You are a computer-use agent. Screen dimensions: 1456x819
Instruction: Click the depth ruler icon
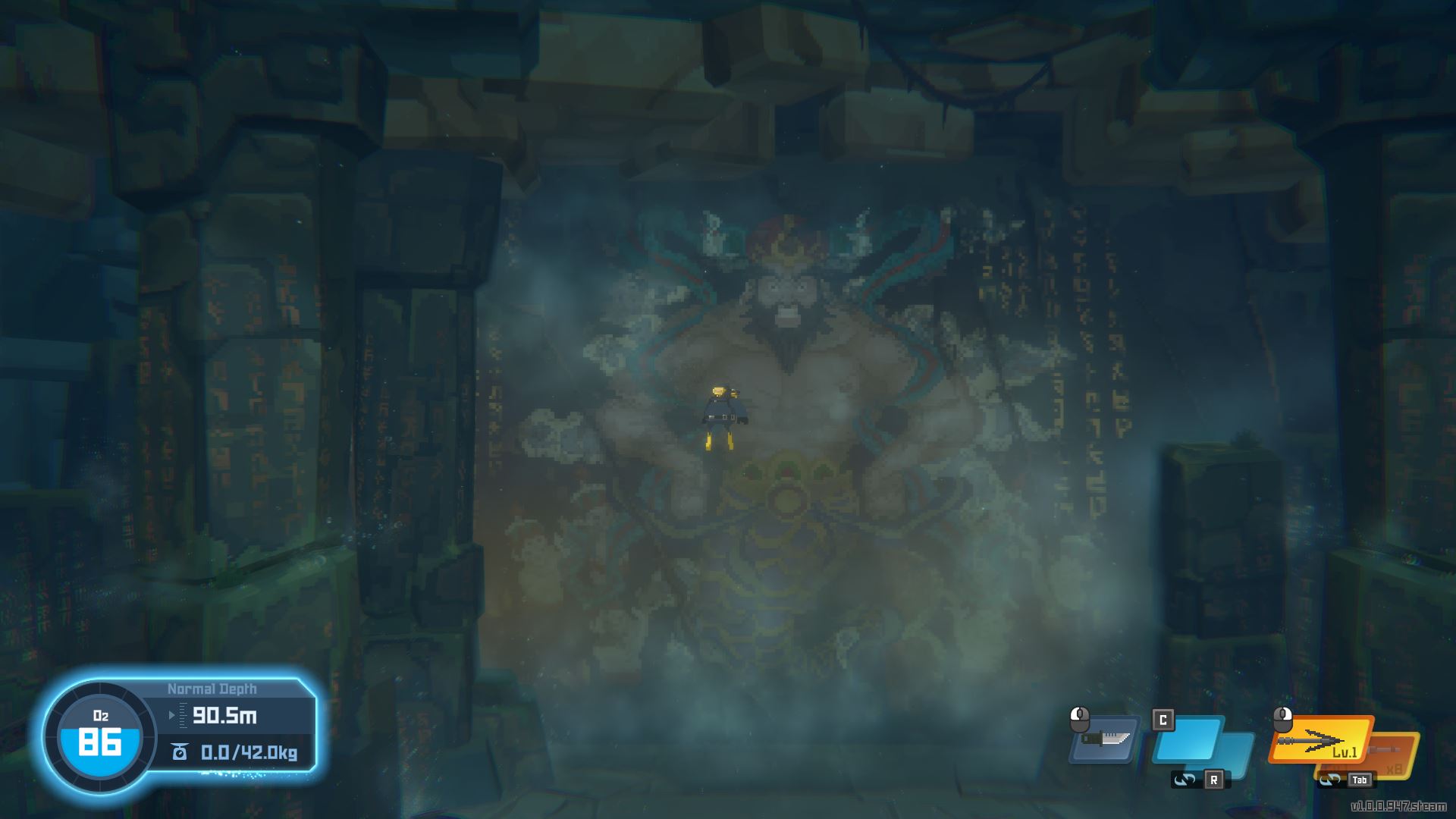[183, 715]
